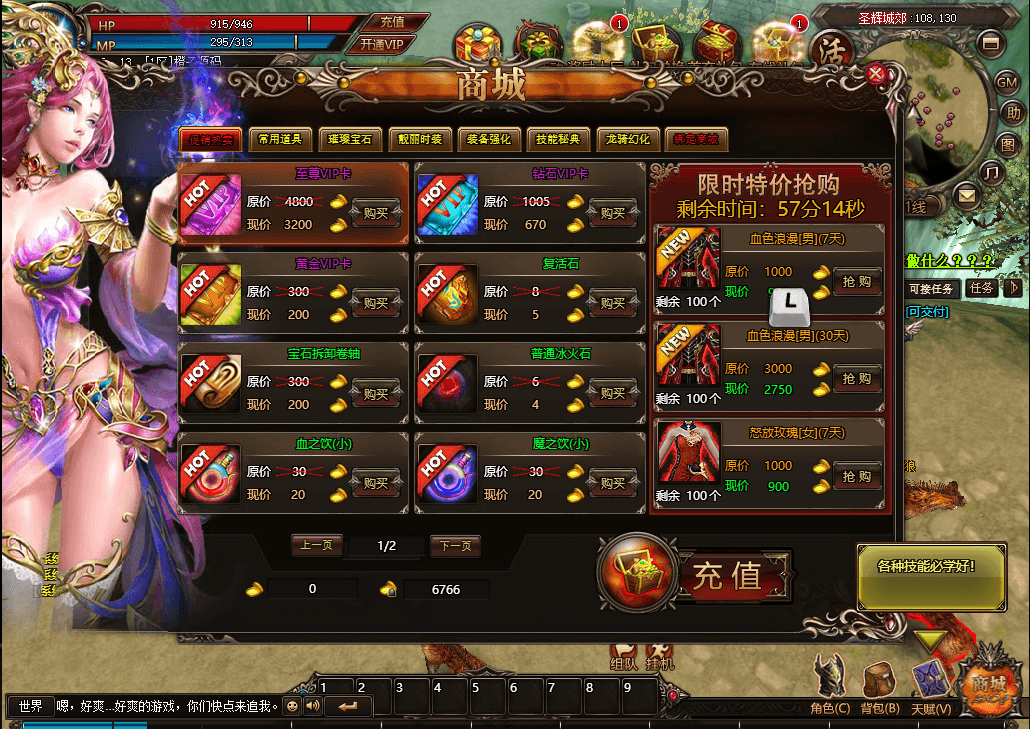The image size is (1030, 729).
Task: Close the 商城 shop window
Action: click(x=876, y=73)
